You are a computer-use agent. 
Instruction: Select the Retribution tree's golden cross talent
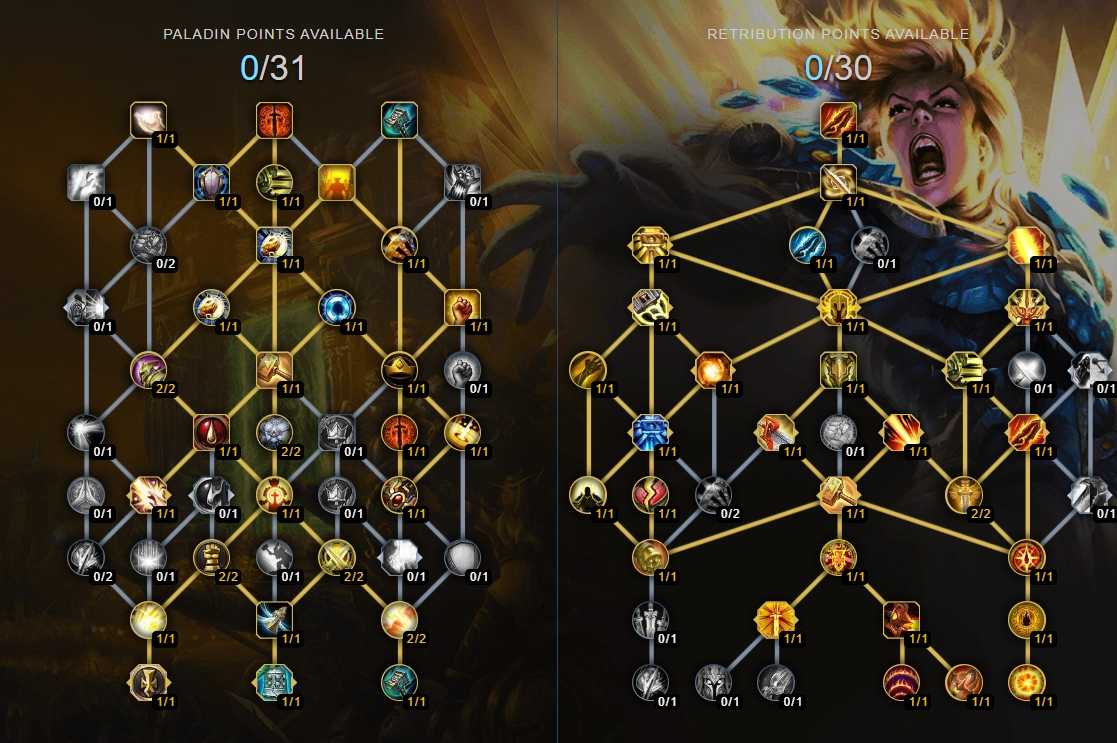(x=775, y=619)
